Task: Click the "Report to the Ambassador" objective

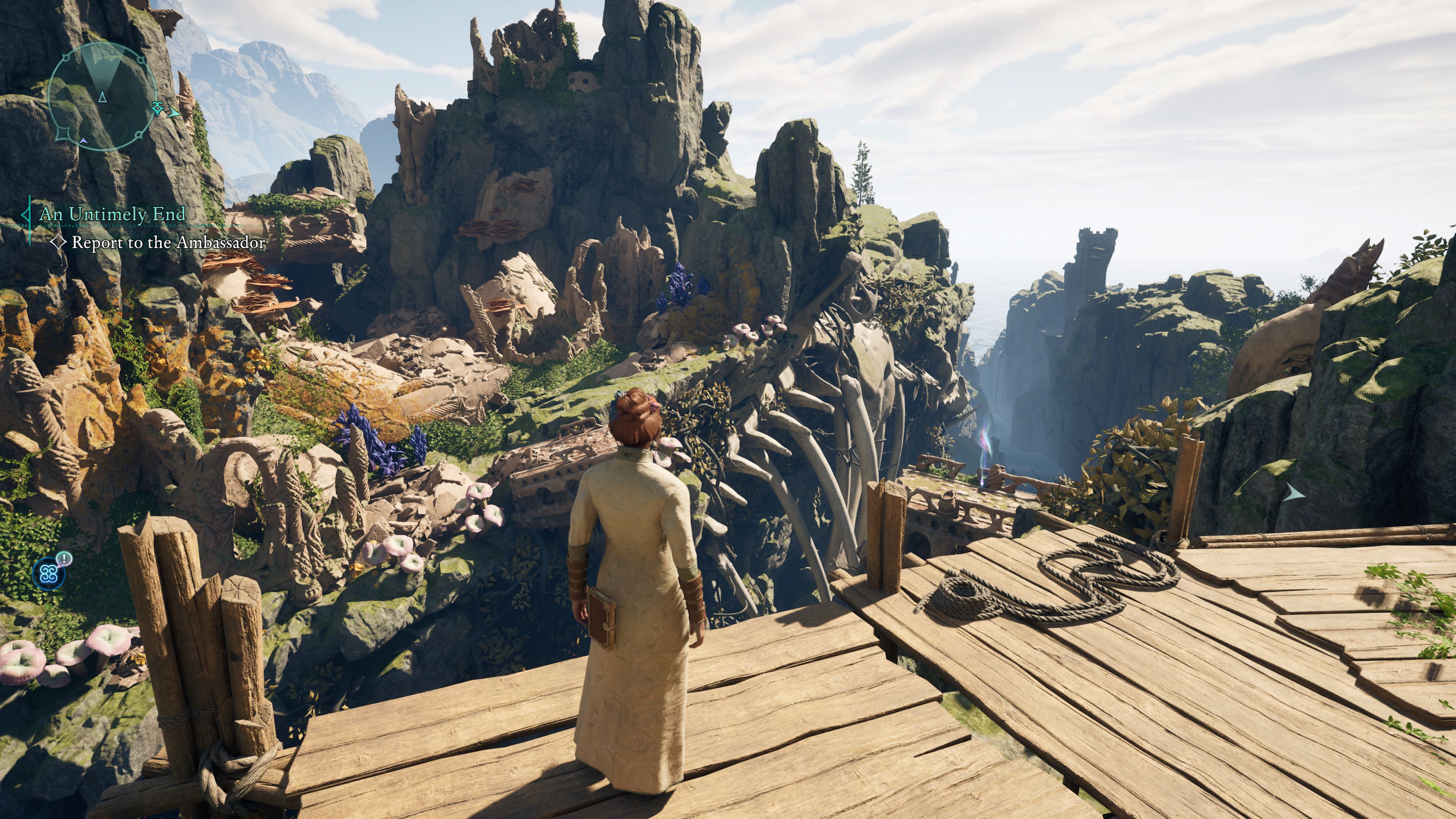Action: click(x=168, y=243)
